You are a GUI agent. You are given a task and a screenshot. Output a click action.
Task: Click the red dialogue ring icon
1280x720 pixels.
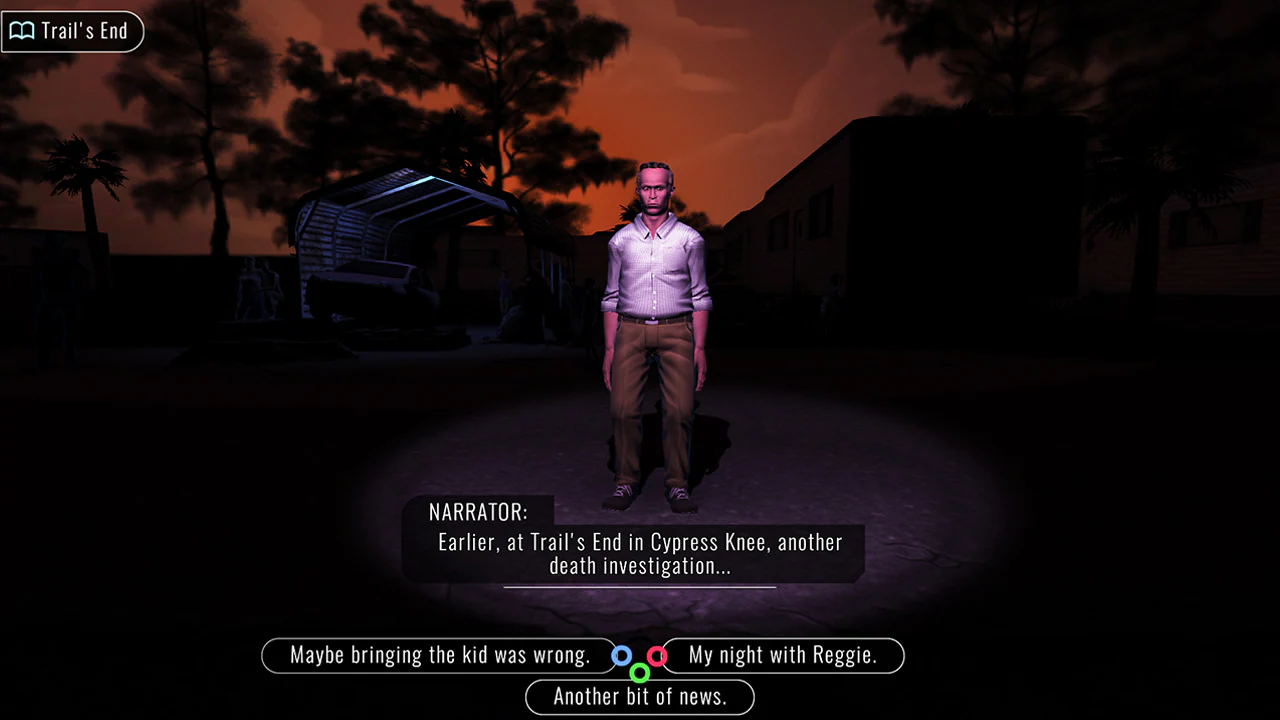[657, 656]
